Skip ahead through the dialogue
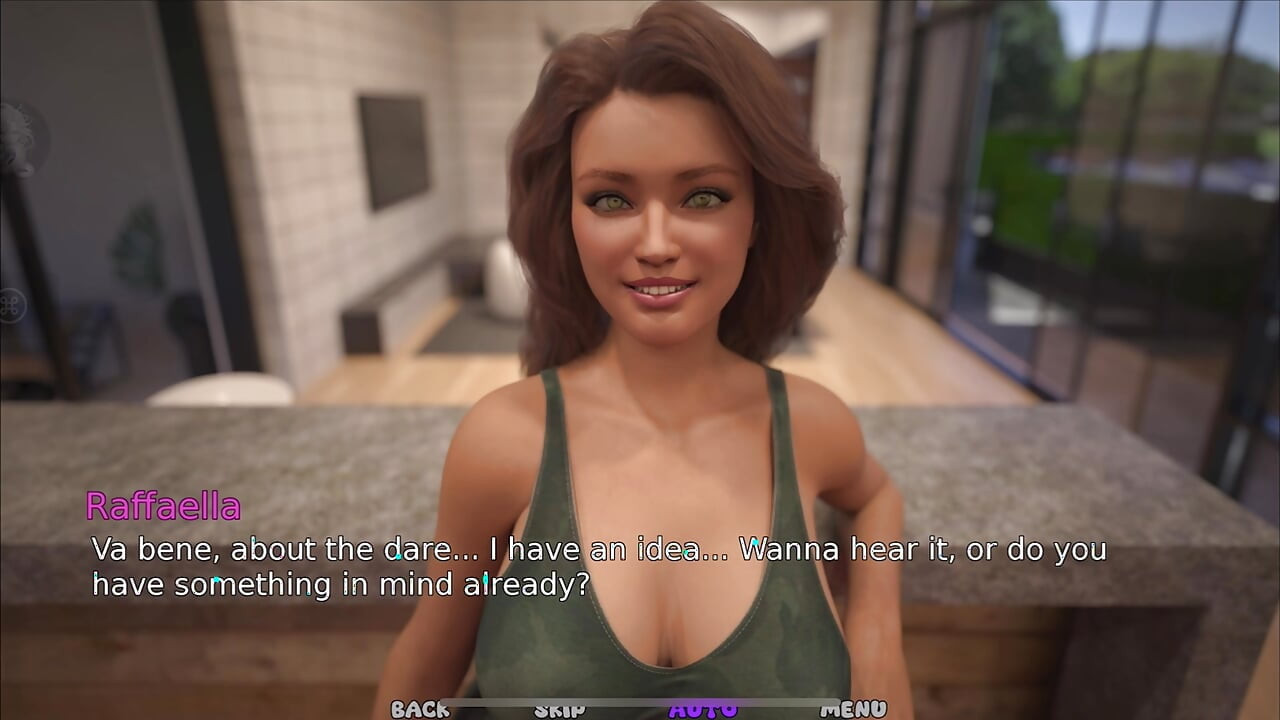The width and height of the screenshot is (1280, 720). pos(559,709)
